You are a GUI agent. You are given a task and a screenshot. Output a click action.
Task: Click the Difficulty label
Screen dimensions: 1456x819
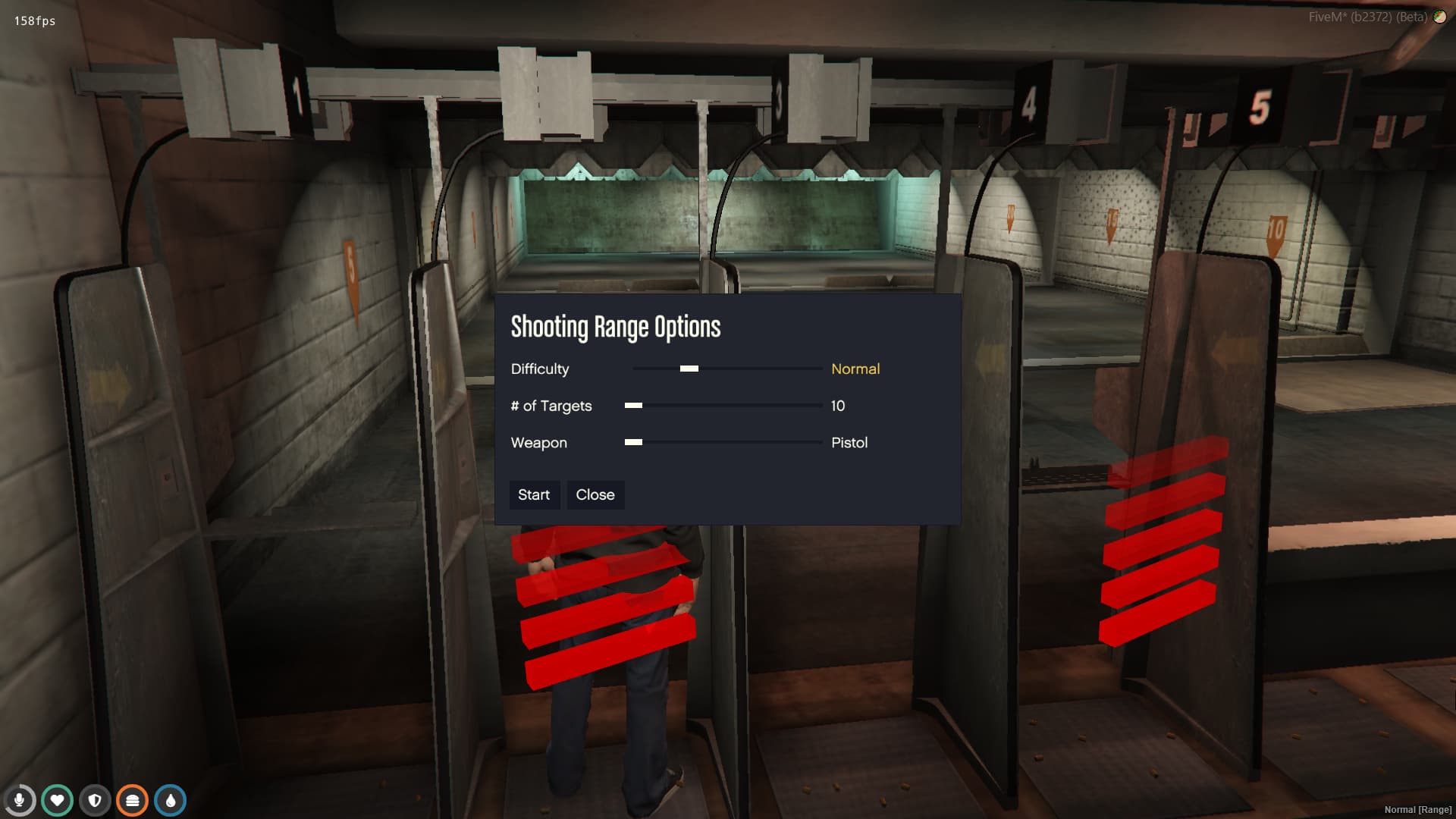point(540,369)
